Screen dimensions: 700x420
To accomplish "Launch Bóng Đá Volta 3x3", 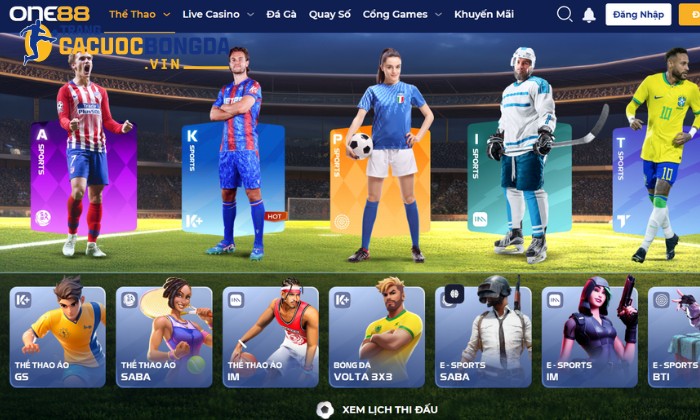I will [x=377, y=337].
